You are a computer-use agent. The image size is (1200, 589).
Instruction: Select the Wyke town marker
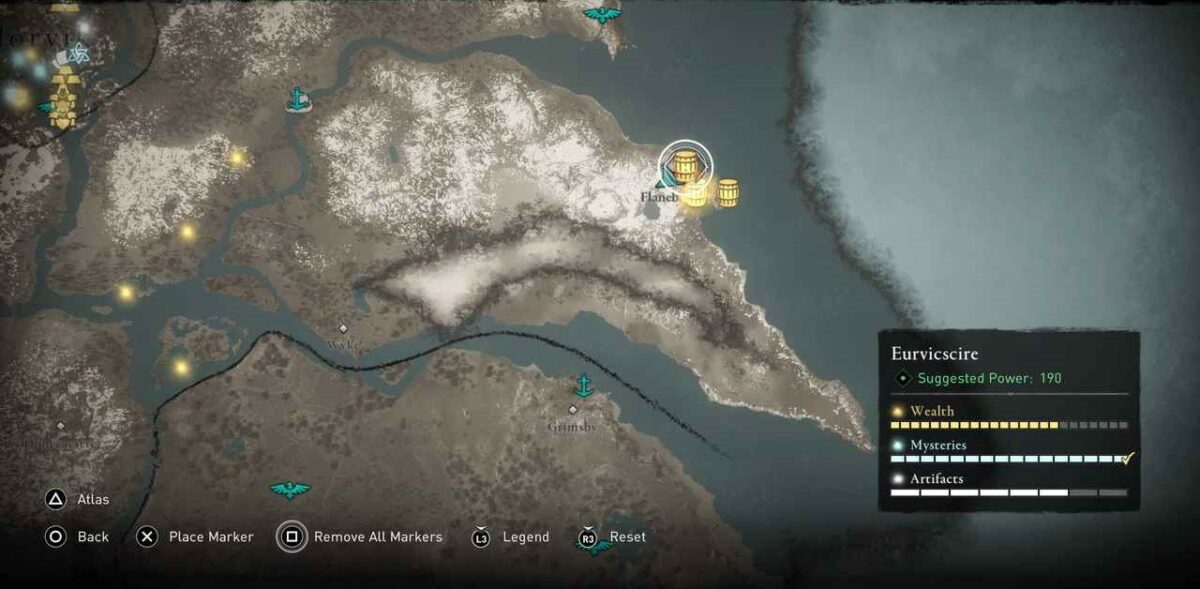pos(343,328)
